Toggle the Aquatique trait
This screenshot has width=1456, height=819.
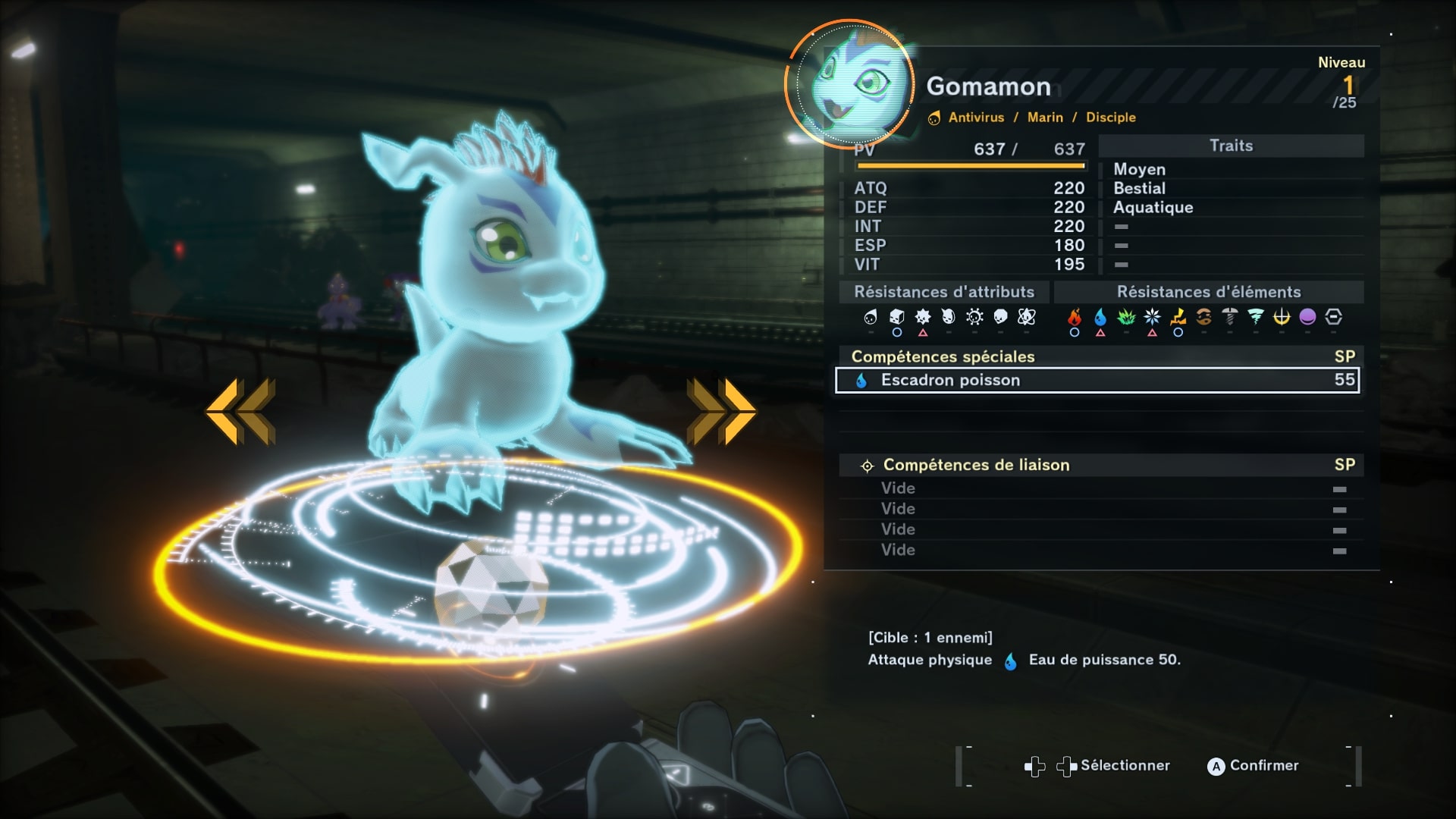pyautogui.click(x=1152, y=207)
